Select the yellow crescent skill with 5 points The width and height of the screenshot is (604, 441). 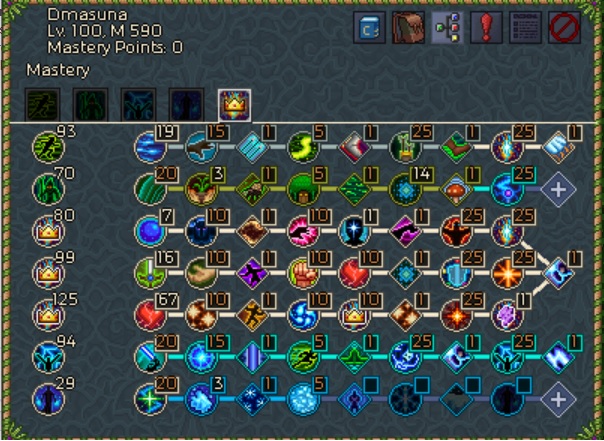(x=303, y=146)
